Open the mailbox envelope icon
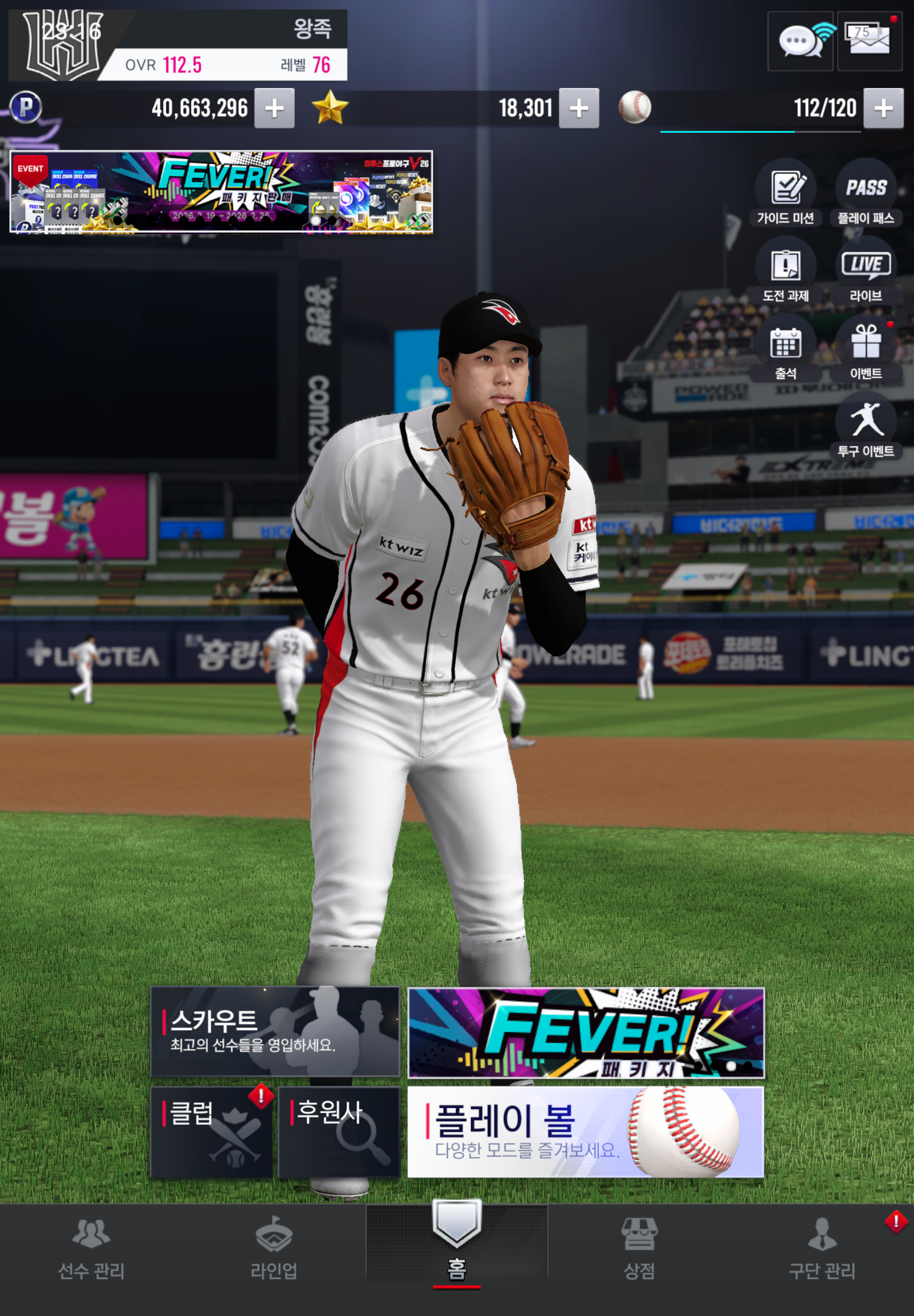This screenshot has height=1316, width=914. (869, 41)
